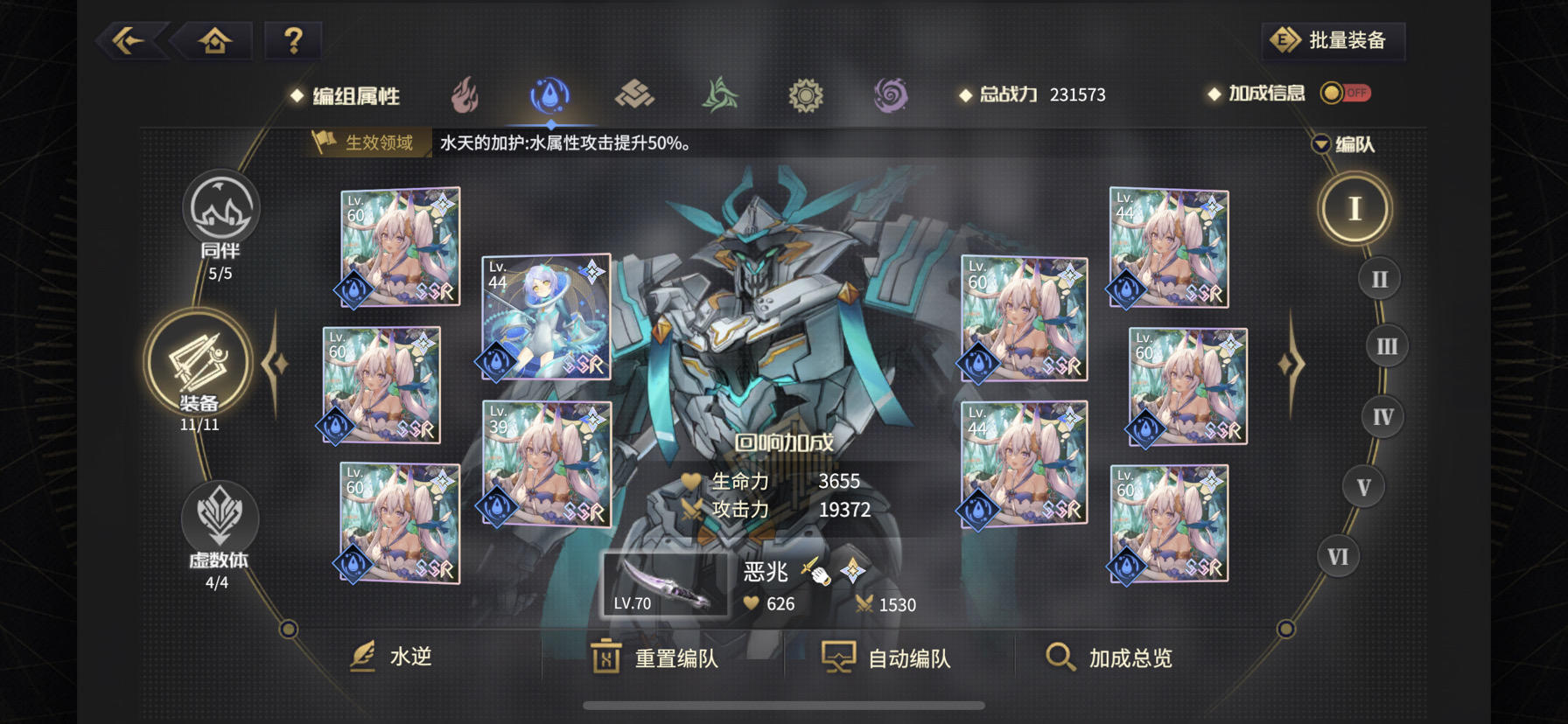This screenshot has width=1568, height=724.
Task: Click the 恶兆 weapon thumbnail
Action: point(667,584)
